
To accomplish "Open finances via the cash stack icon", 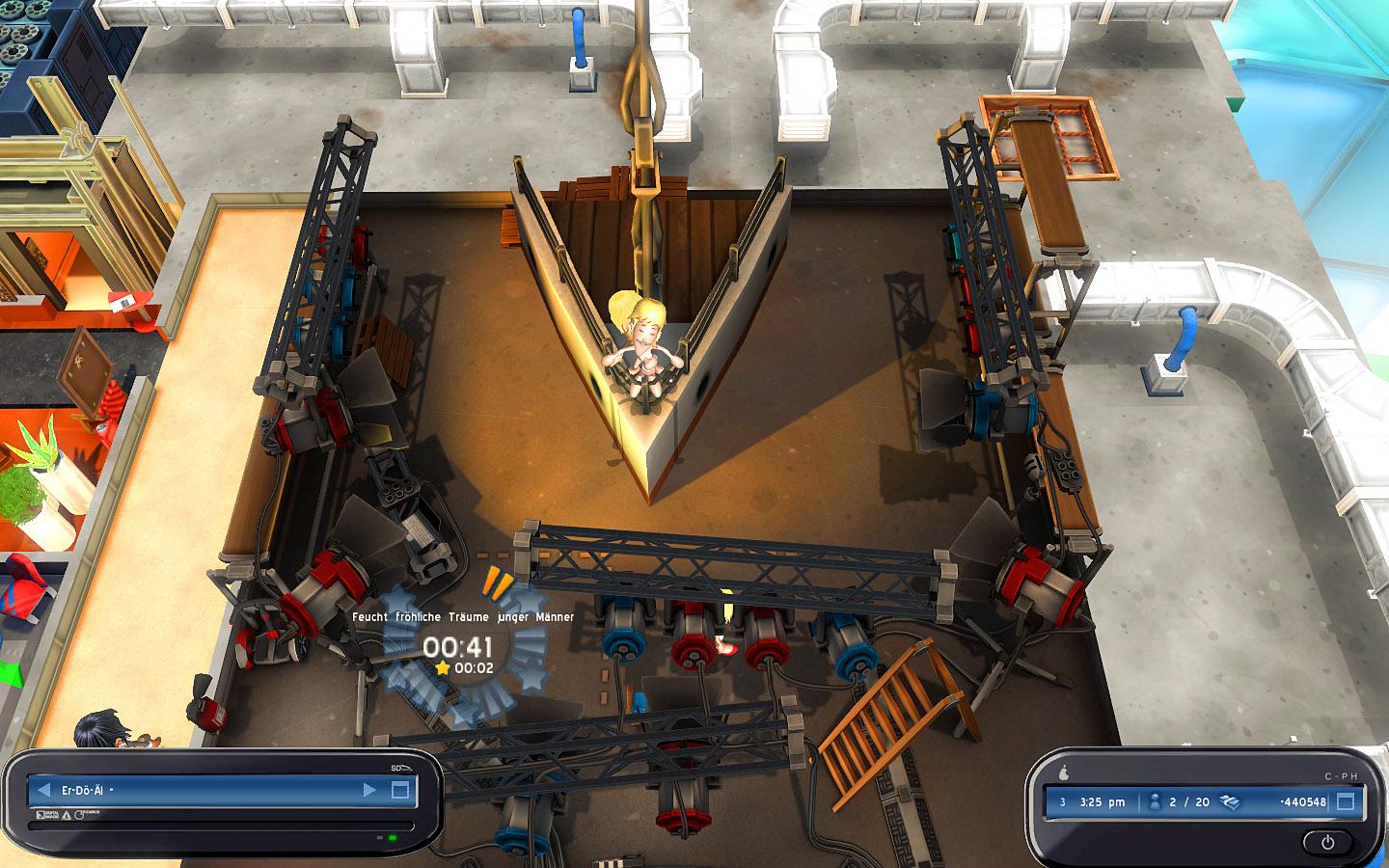I will point(1230,801).
